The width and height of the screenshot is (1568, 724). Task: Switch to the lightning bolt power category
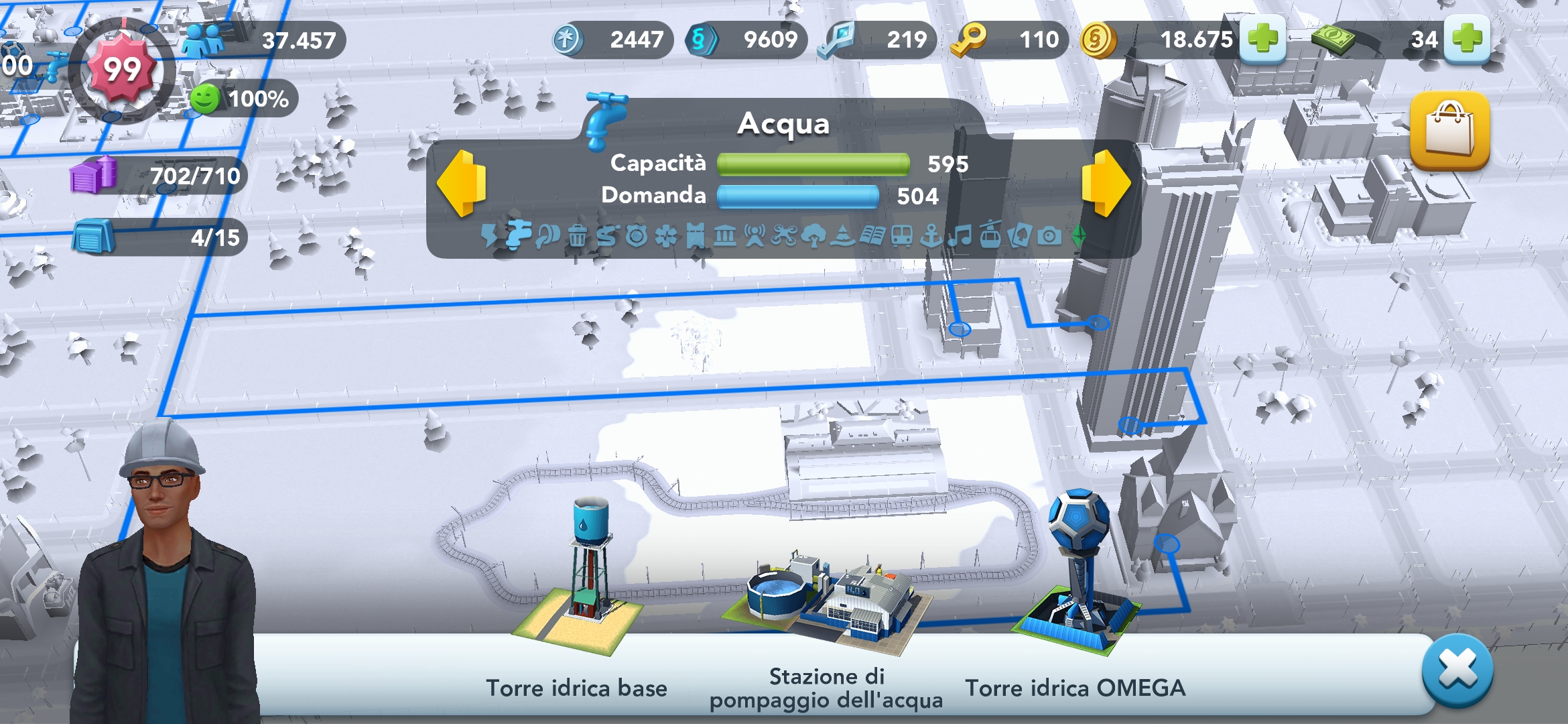(489, 236)
